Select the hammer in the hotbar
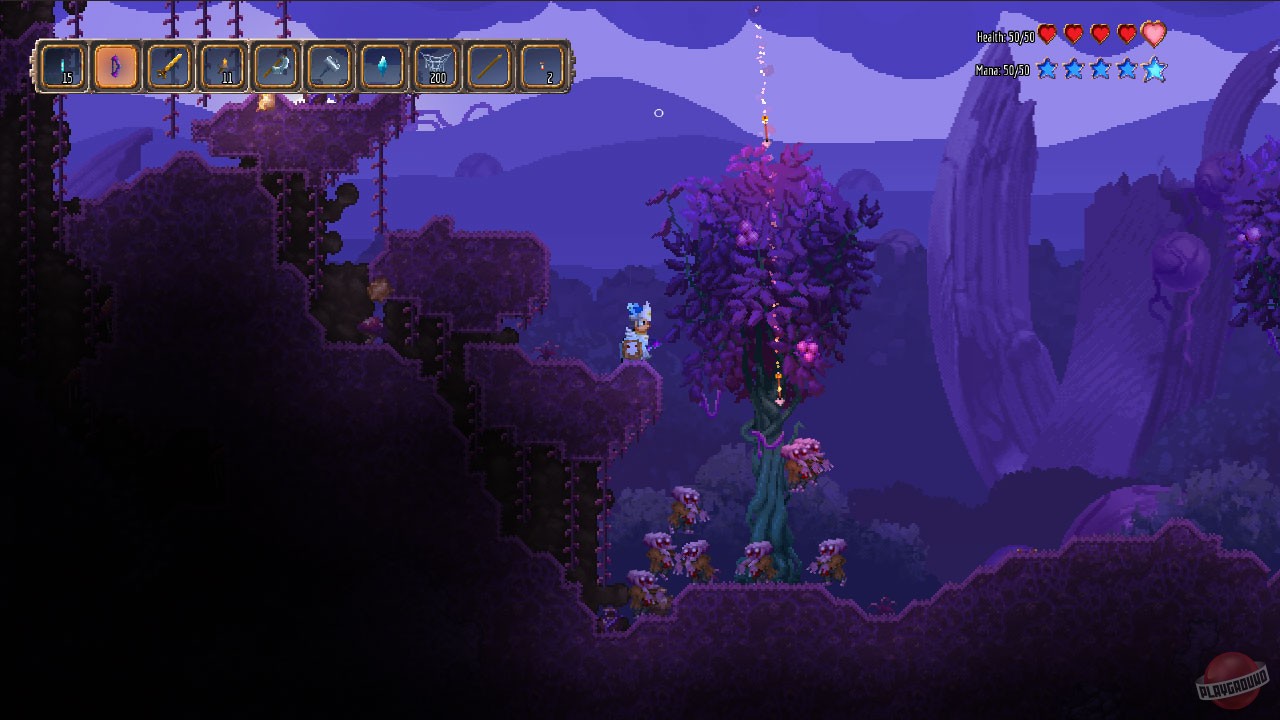 point(330,67)
